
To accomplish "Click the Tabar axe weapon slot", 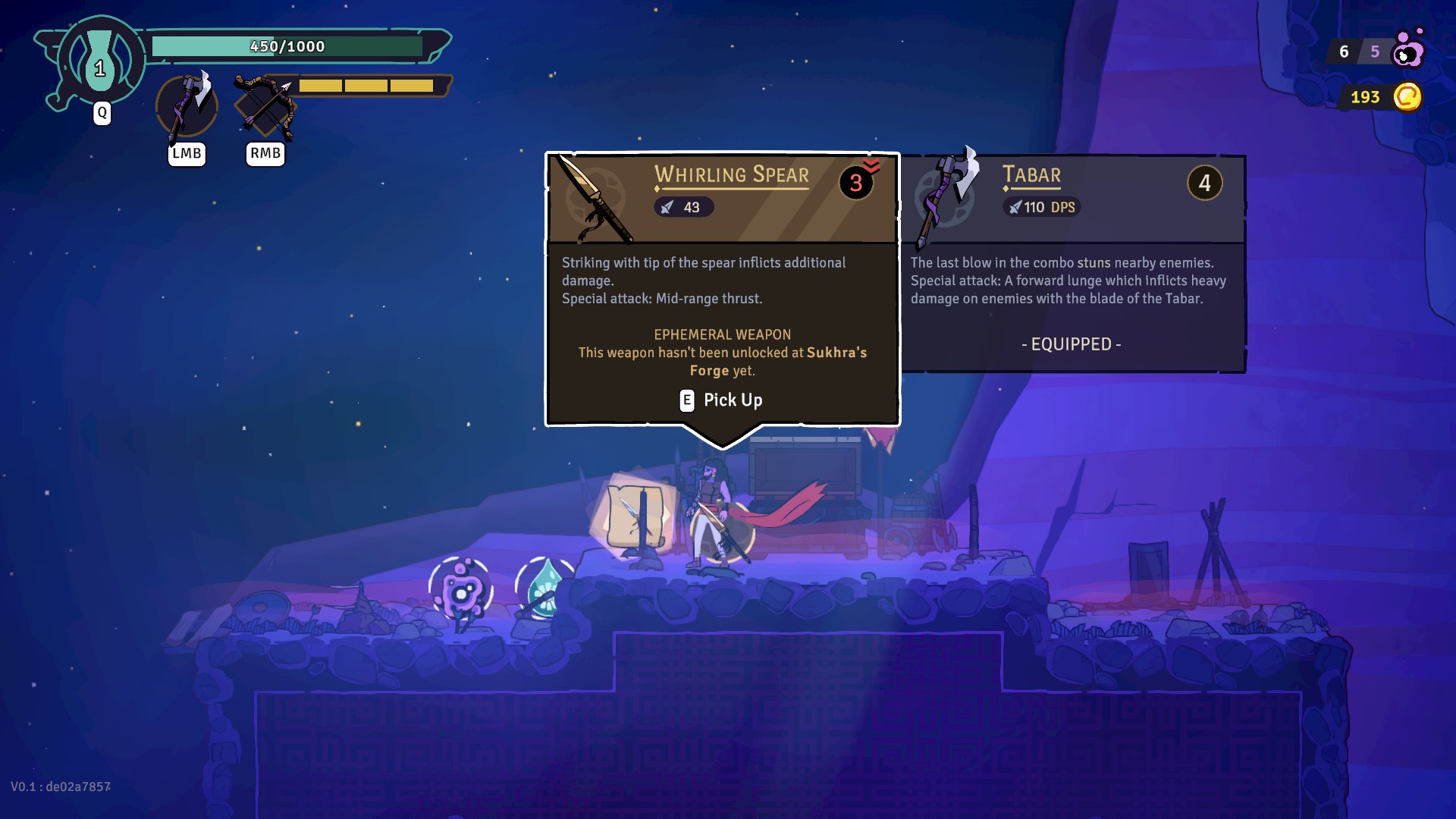I will pos(187,107).
